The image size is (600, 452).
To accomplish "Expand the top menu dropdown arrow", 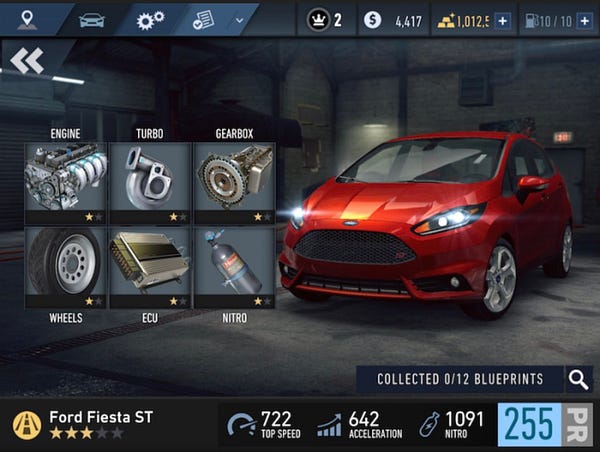I will (239, 19).
